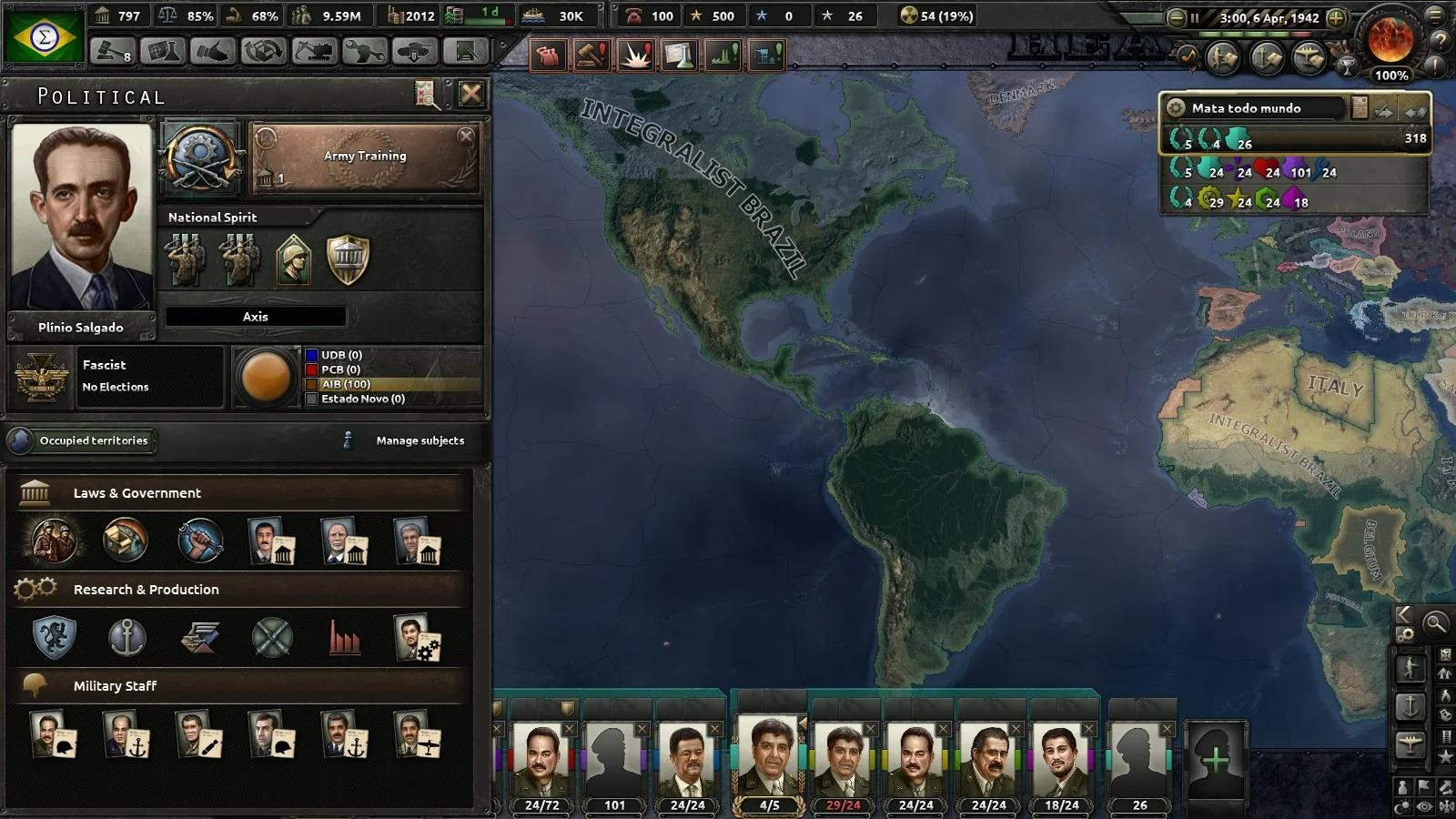Decrease game speed with the minus button
Image resolution: width=1456 pixels, height=819 pixels.
(1176, 17)
